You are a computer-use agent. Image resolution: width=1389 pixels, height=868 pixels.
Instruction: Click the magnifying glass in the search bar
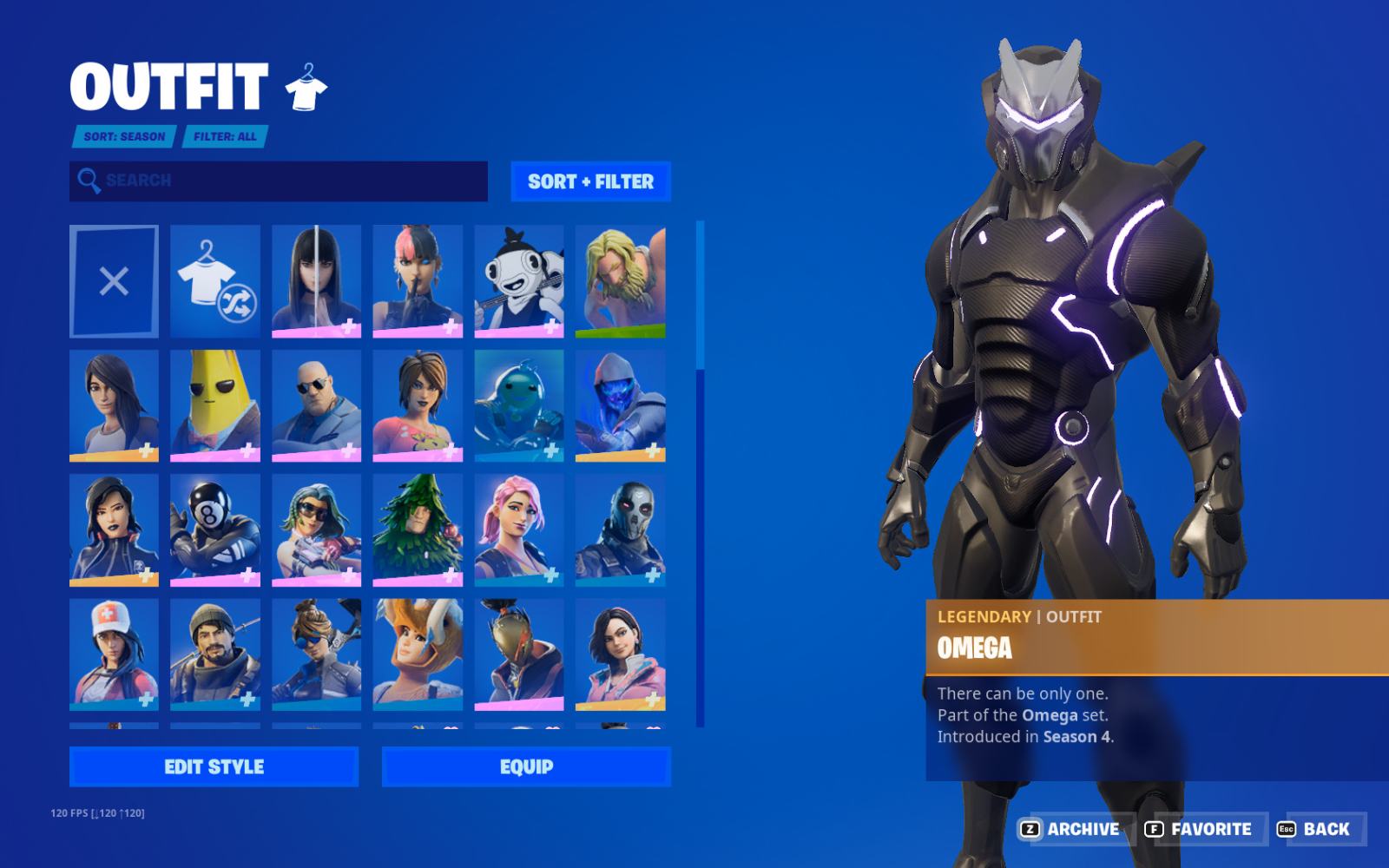(88, 180)
